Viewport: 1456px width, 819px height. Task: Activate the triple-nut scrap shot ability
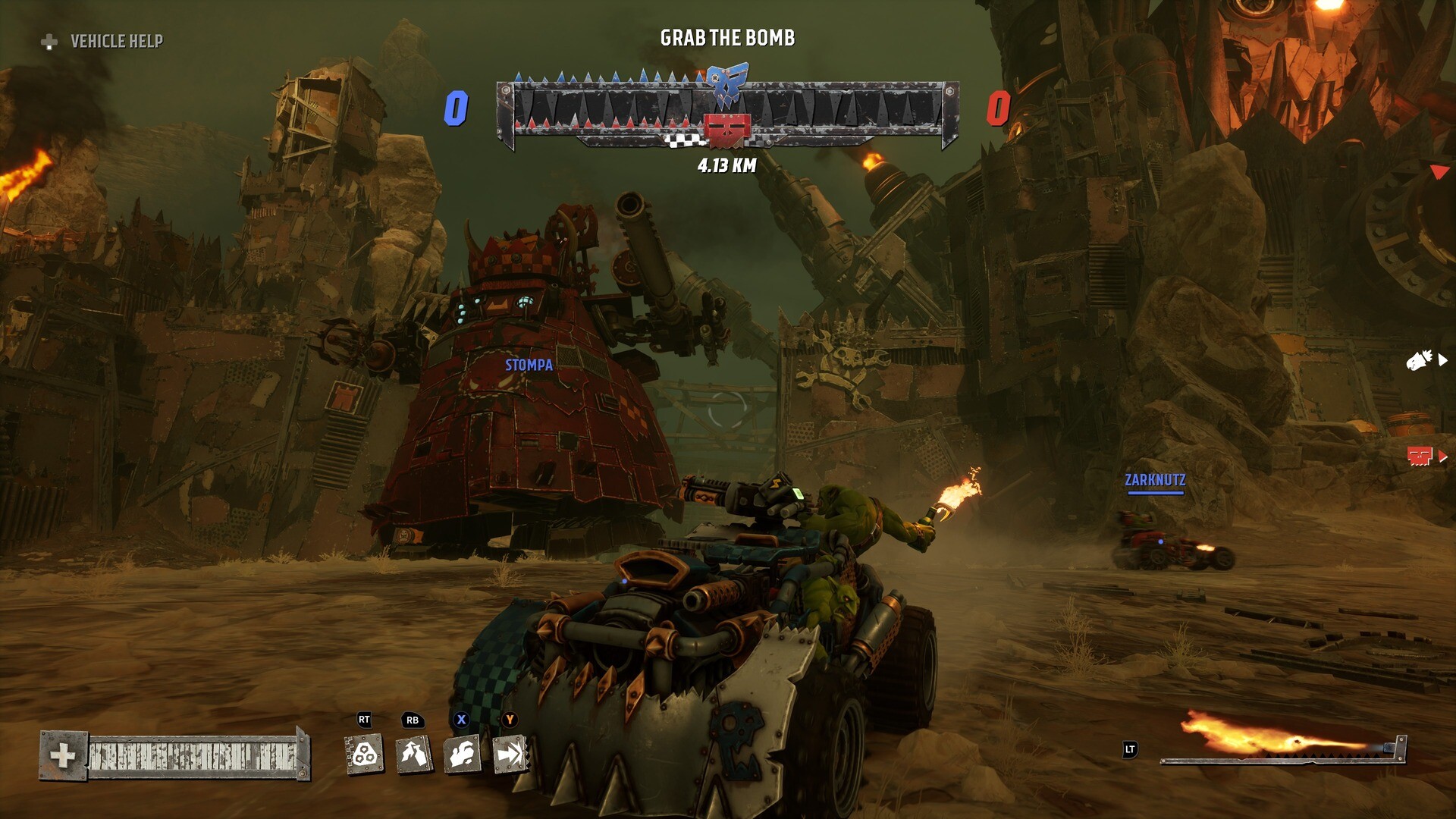point(365,755)
